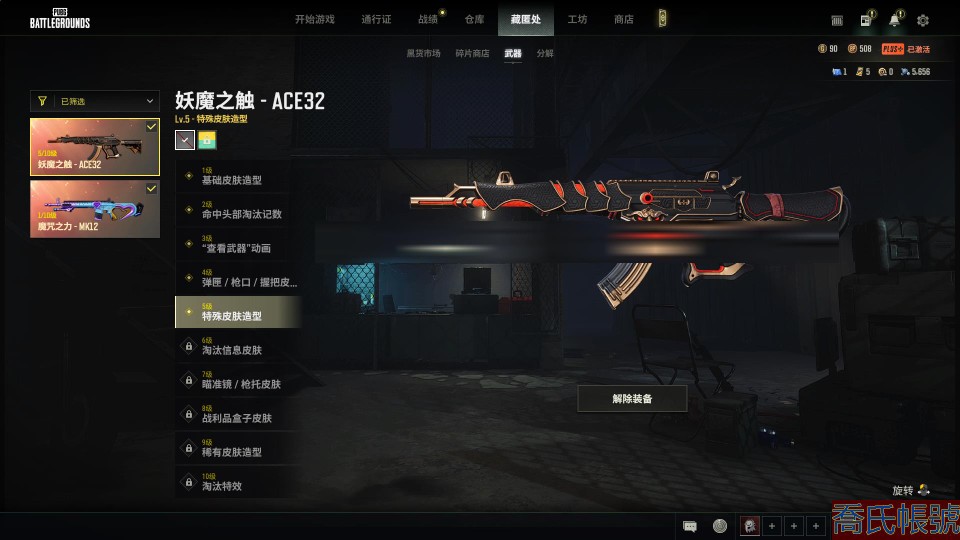
Task: Open the 开始游戏 menu
Action: click(314, 19)
